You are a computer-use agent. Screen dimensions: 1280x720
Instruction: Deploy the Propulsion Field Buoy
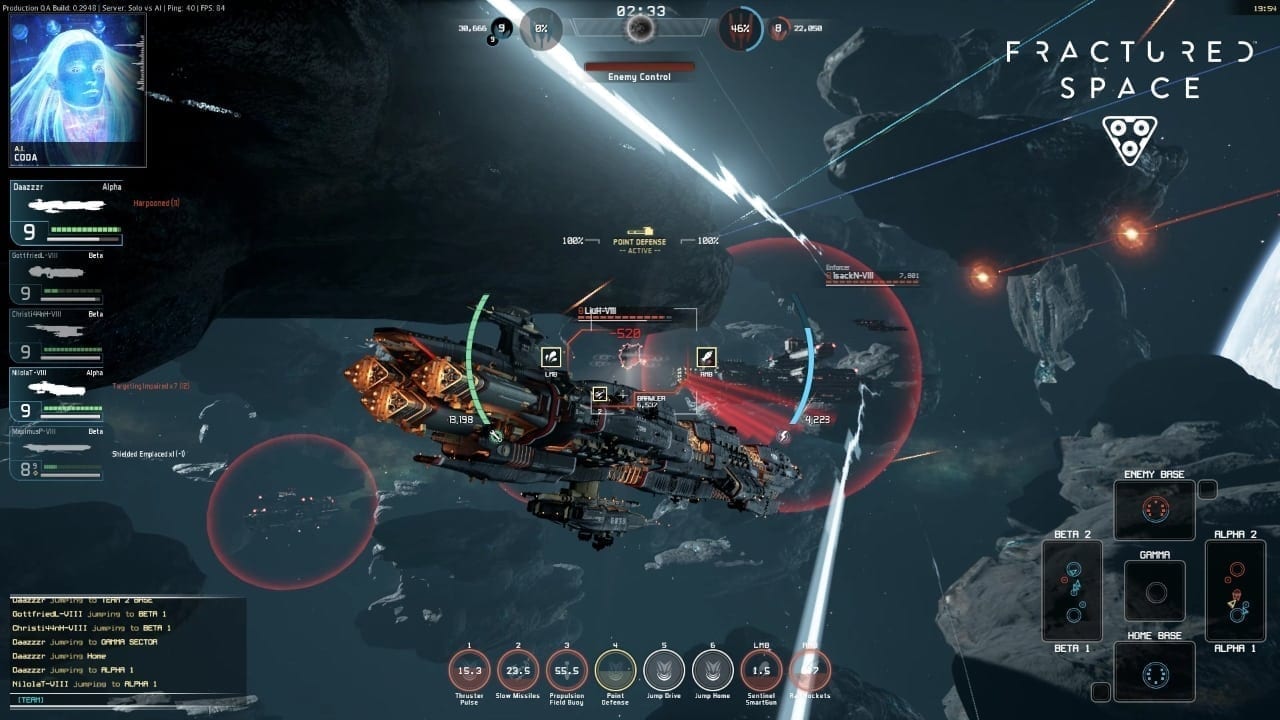(x=567, y=670)
